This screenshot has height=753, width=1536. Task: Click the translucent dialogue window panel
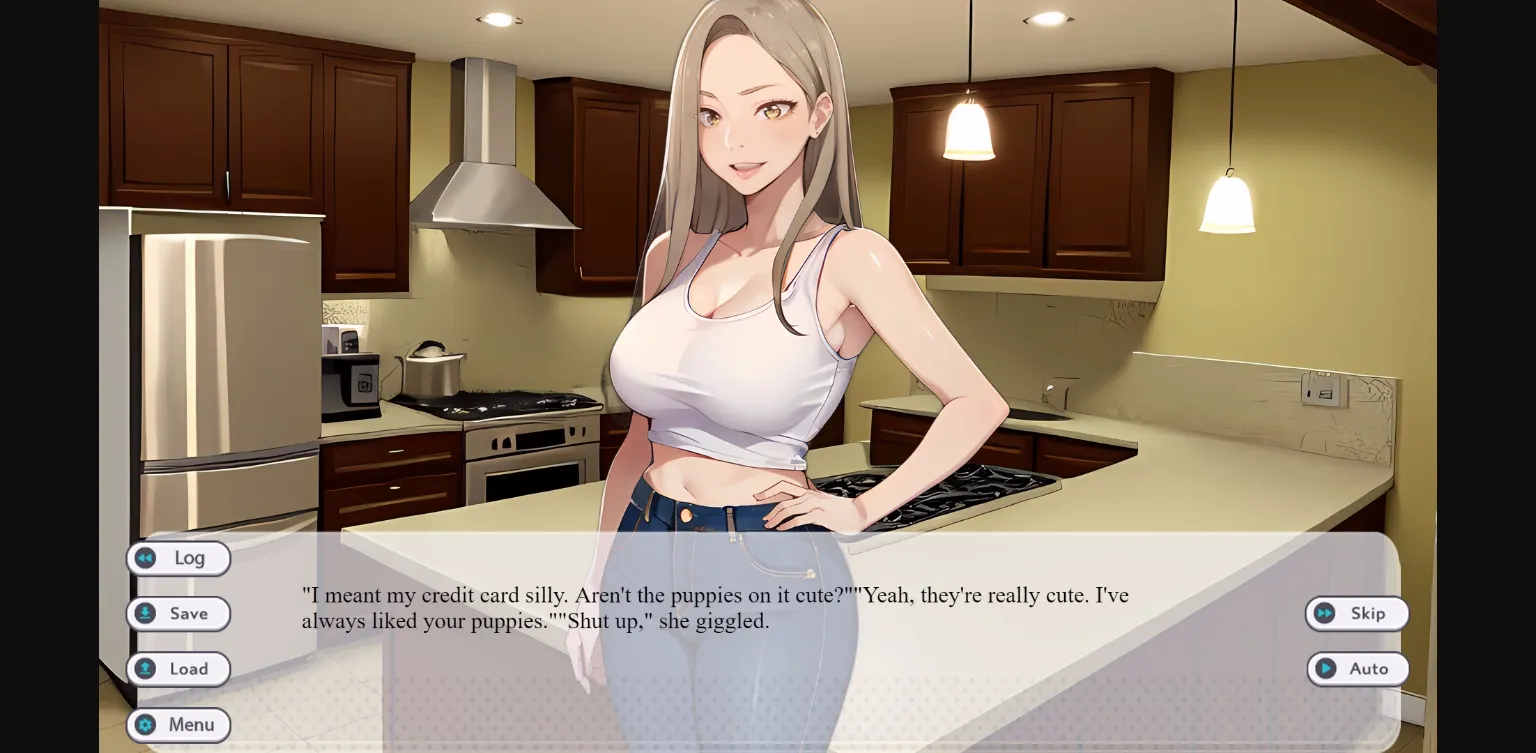click(x=1000, y=700)
